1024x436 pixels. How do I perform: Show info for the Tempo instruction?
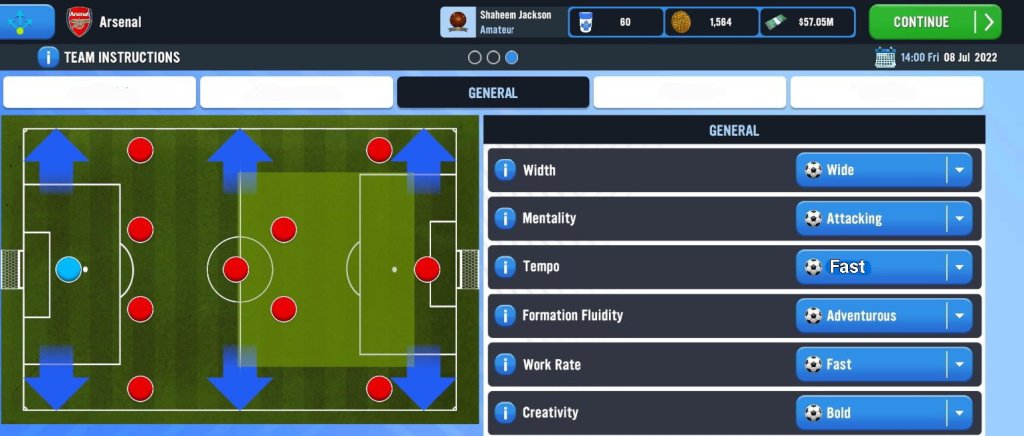tap(505, 267)
